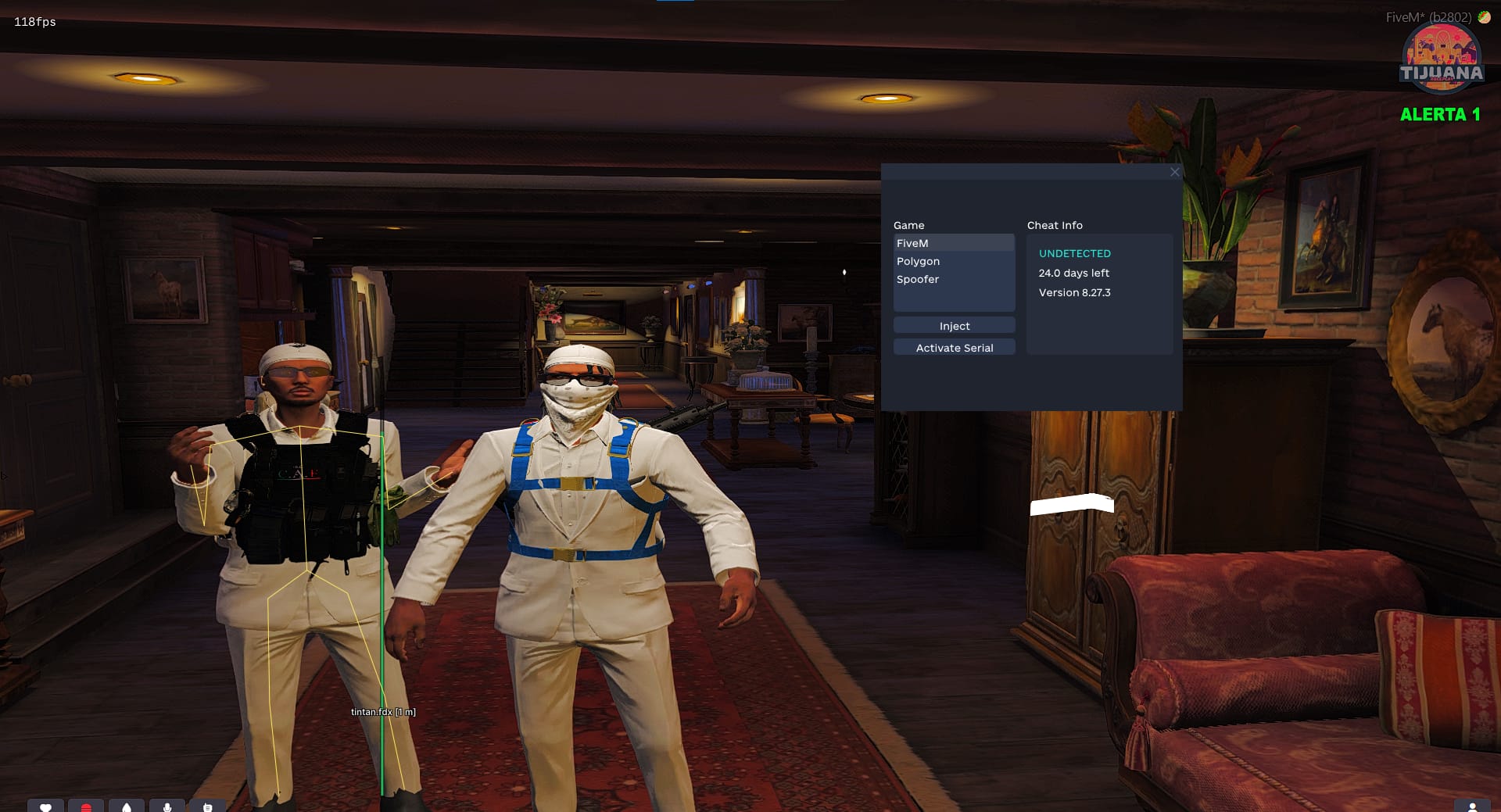
Task: Select FiveM in the Game list
Action: click(x=954, y=243)
